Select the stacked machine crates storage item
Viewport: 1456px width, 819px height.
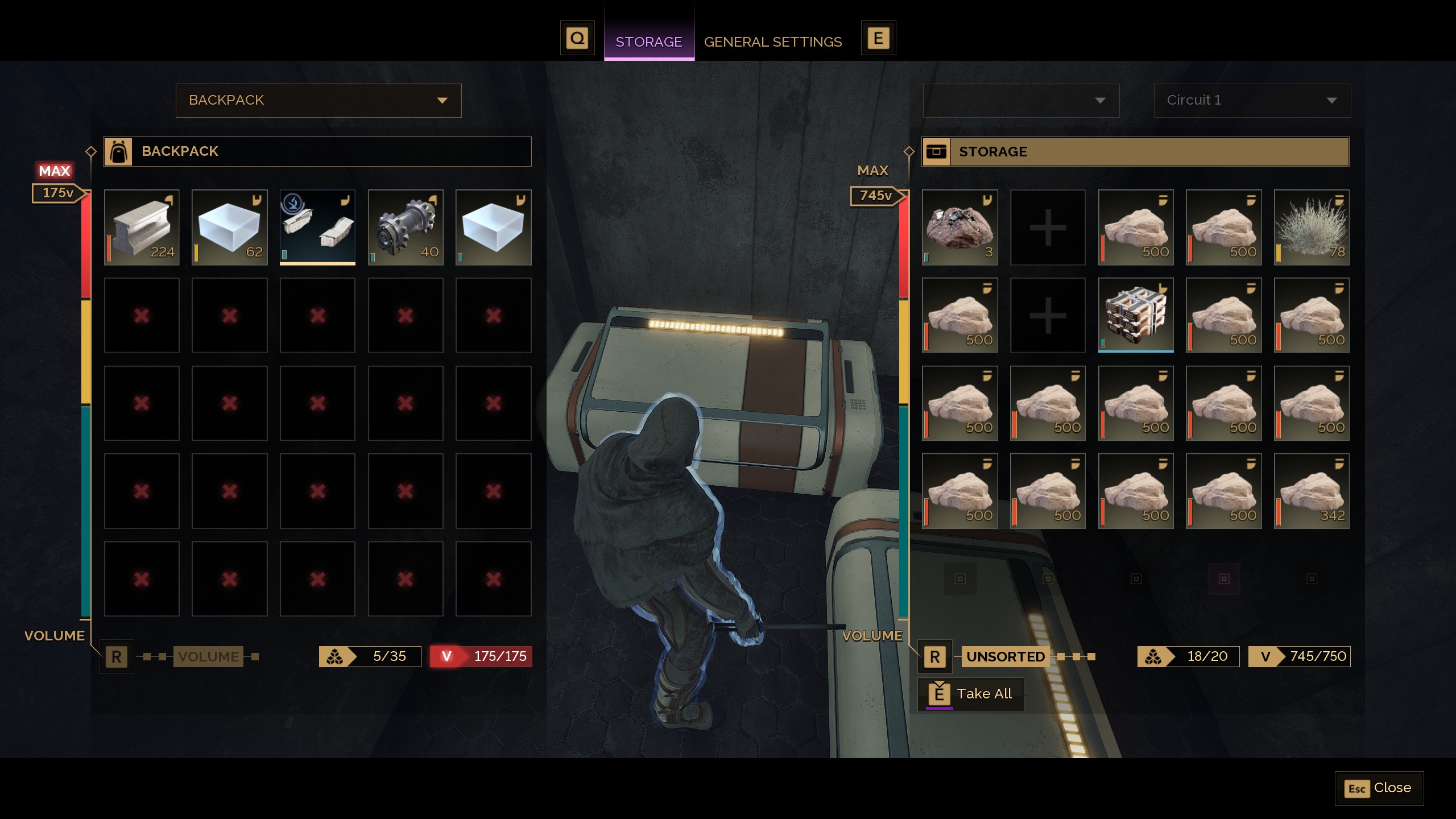tap(1136, 315)
